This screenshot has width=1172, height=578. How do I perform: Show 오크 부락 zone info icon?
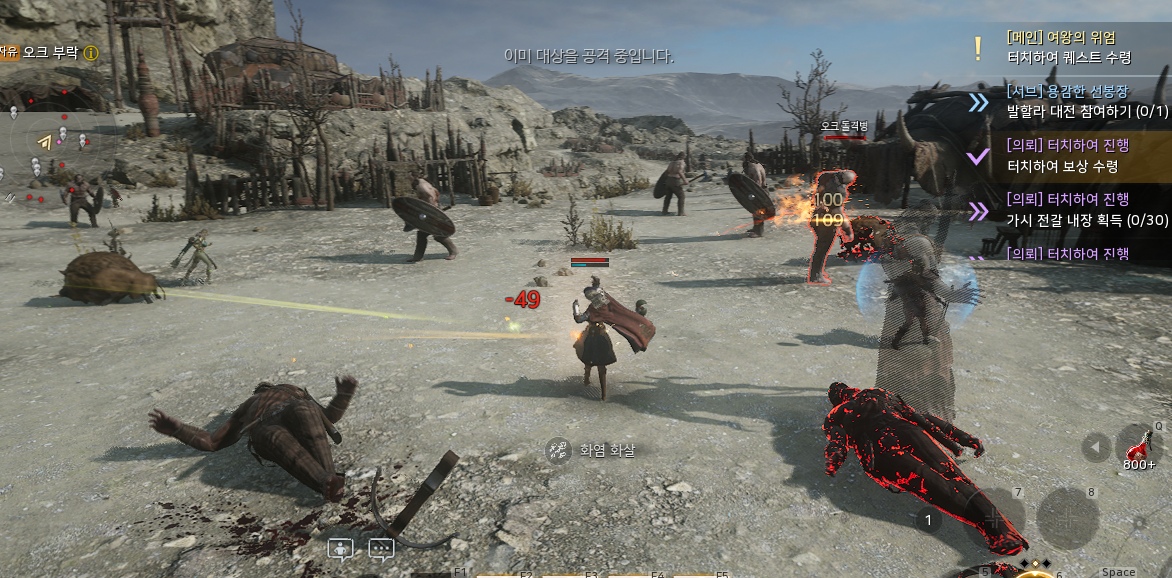point(91,52)
